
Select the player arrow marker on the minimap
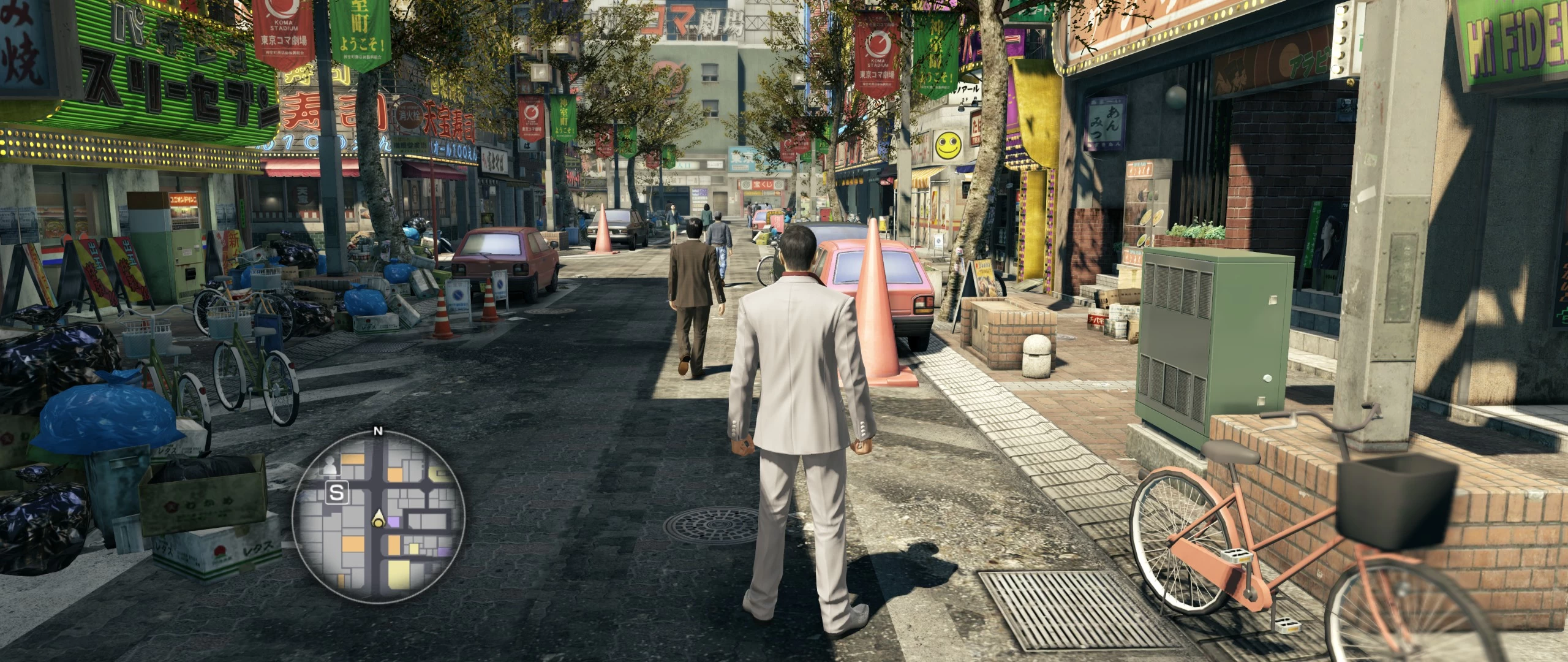378,517
